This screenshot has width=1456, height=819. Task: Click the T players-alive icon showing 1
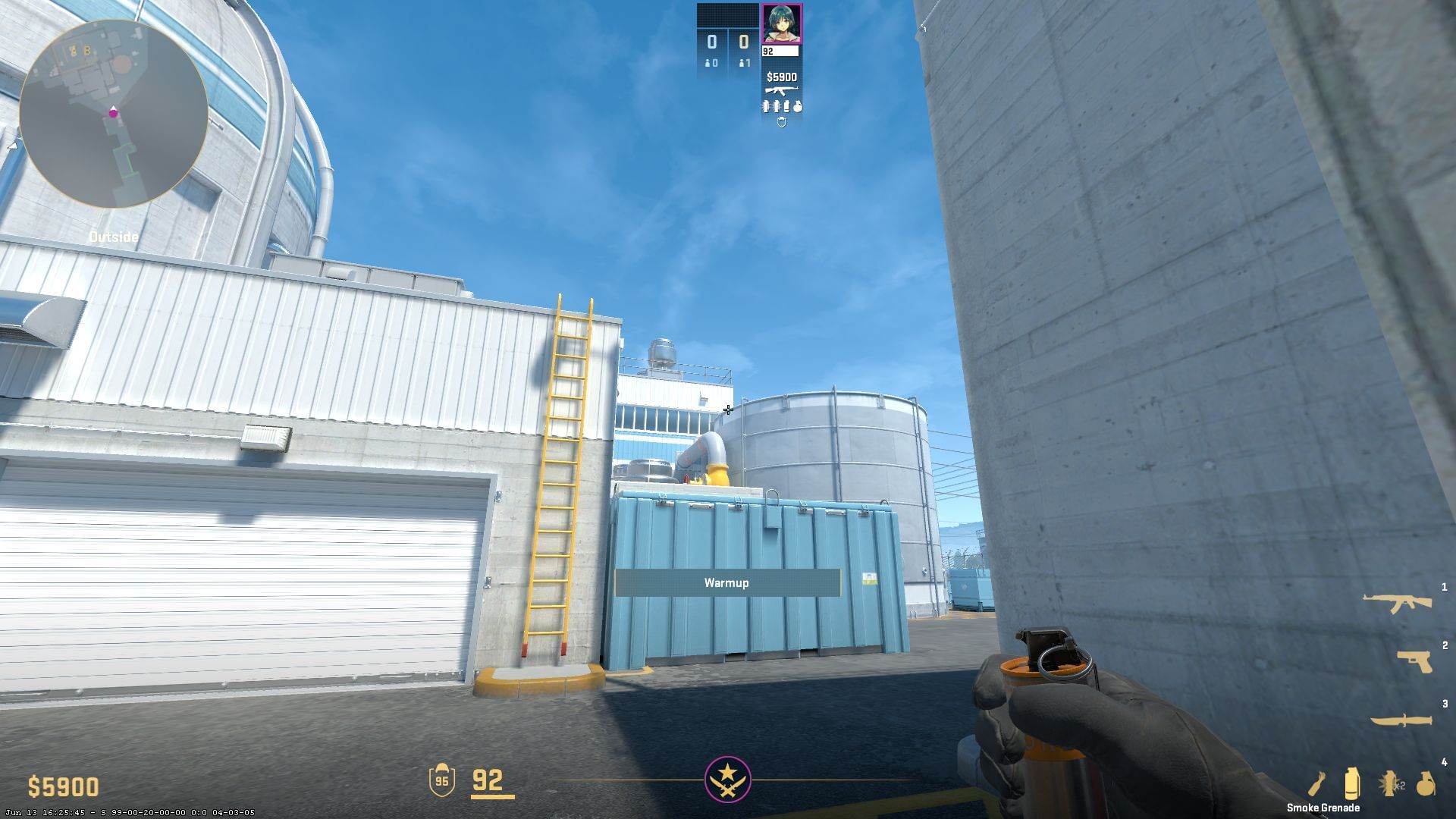pyautogui.click(x=744, y=63)
